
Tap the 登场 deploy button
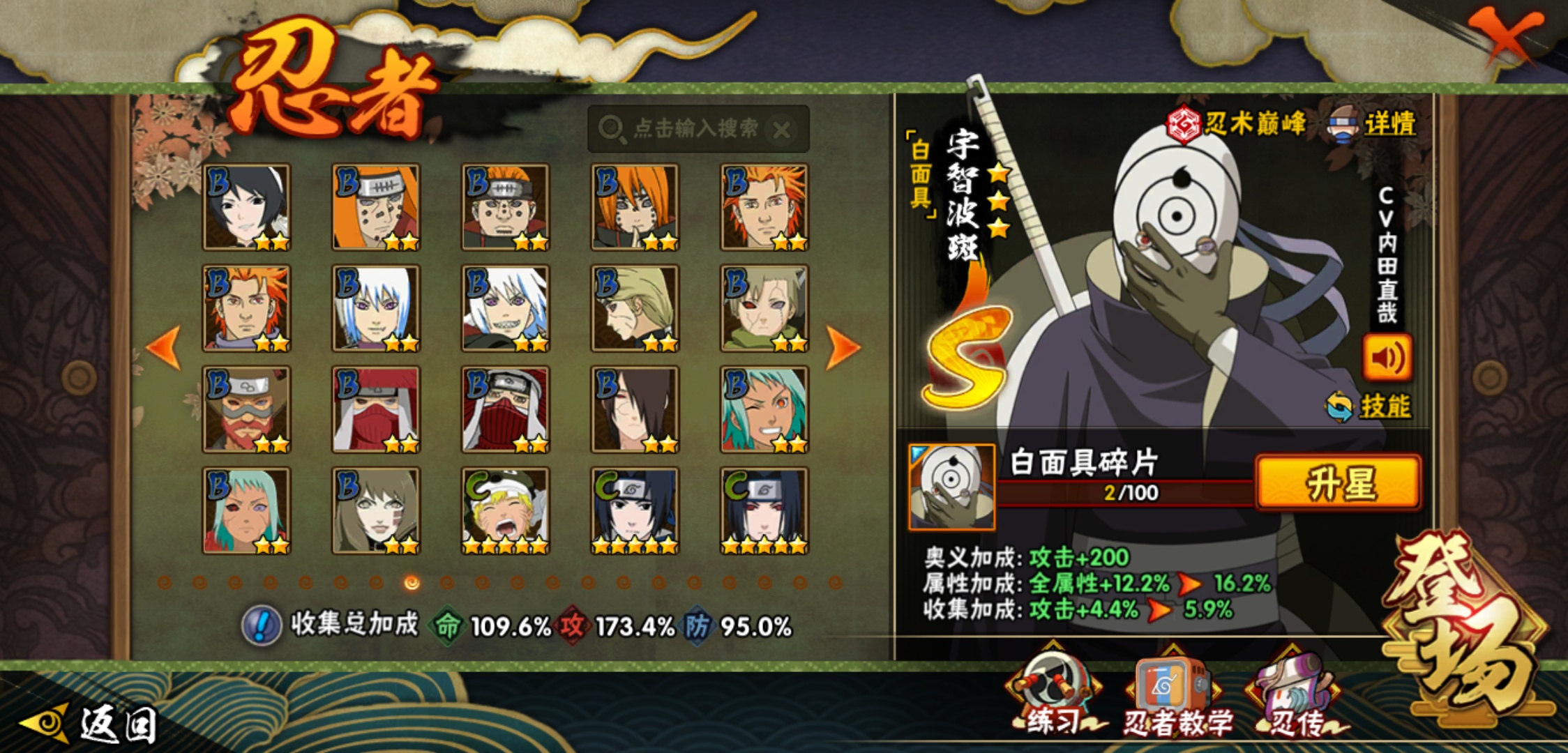[1465, 627]
